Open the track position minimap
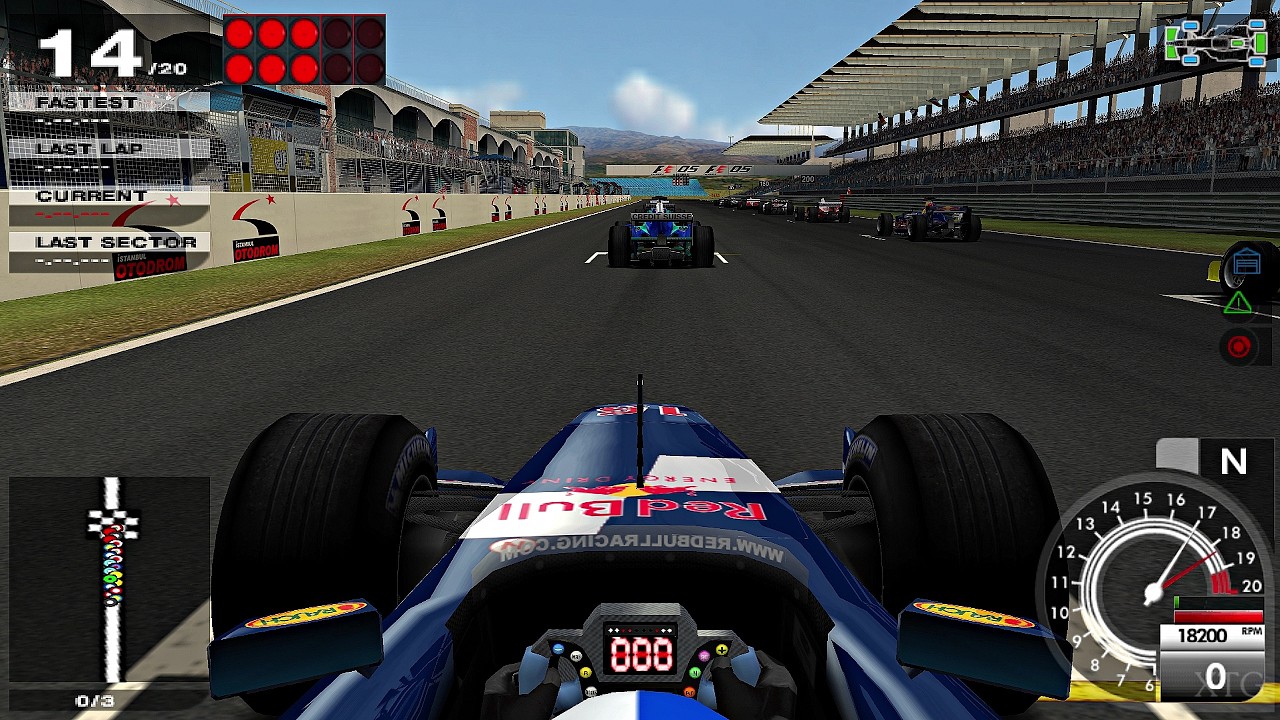 [x=110, y=580]
